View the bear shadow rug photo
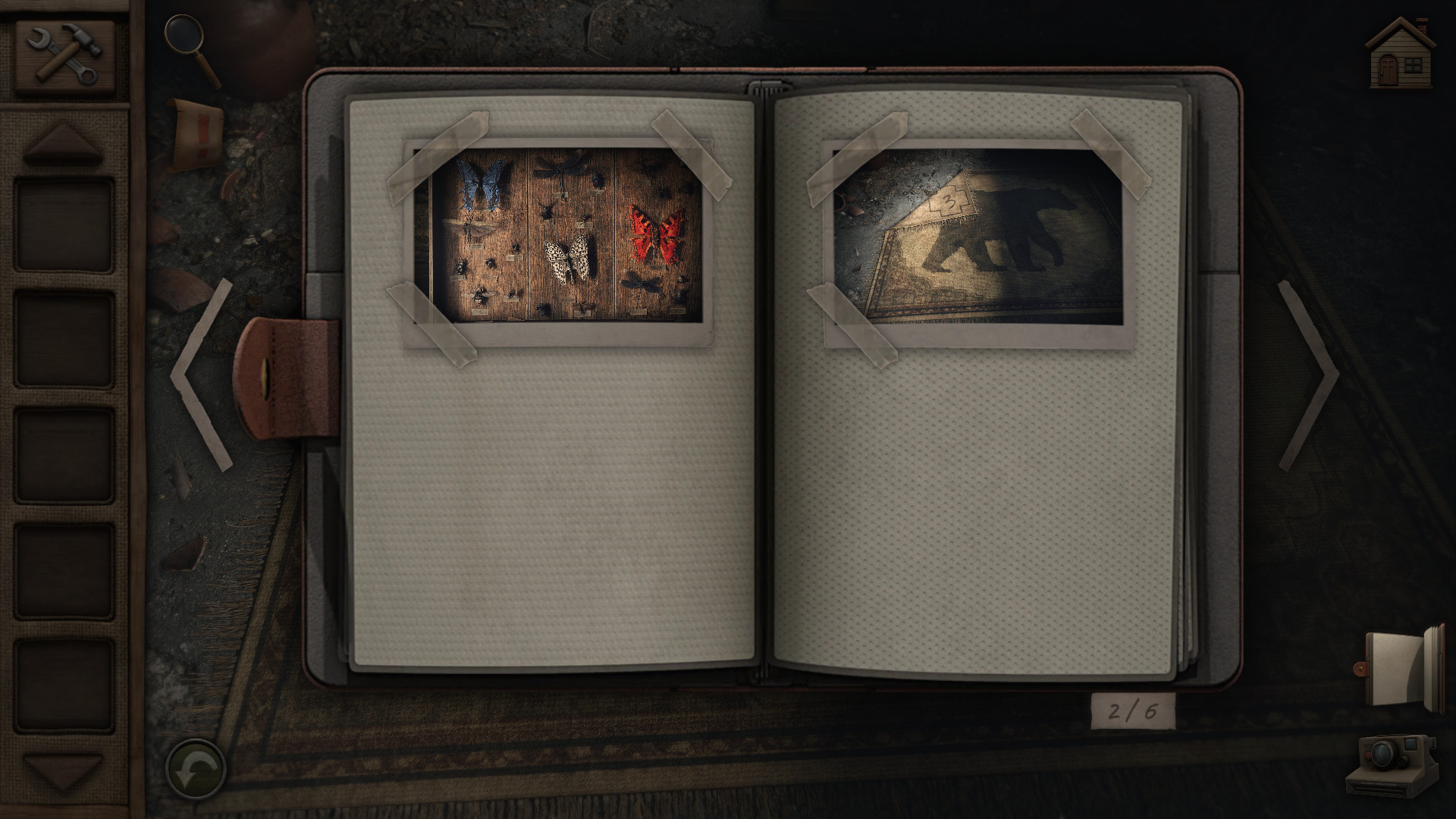Screen dimensions: 1456x819 click(977, 237)
